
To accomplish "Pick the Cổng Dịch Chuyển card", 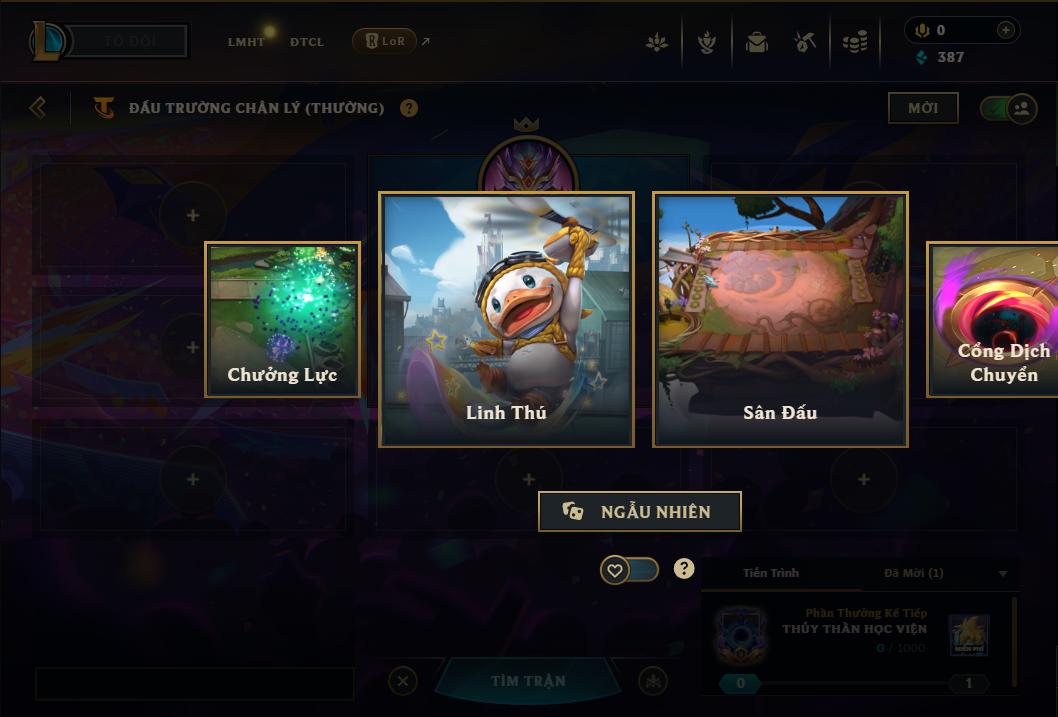I will [x=995, y=319].
